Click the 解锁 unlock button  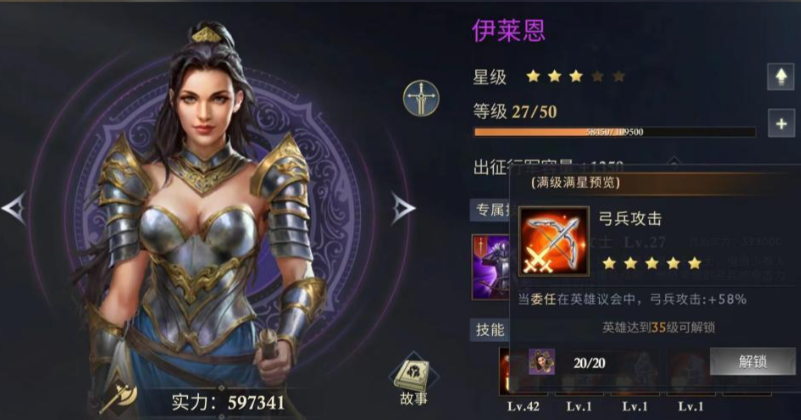tap(752, 361)
